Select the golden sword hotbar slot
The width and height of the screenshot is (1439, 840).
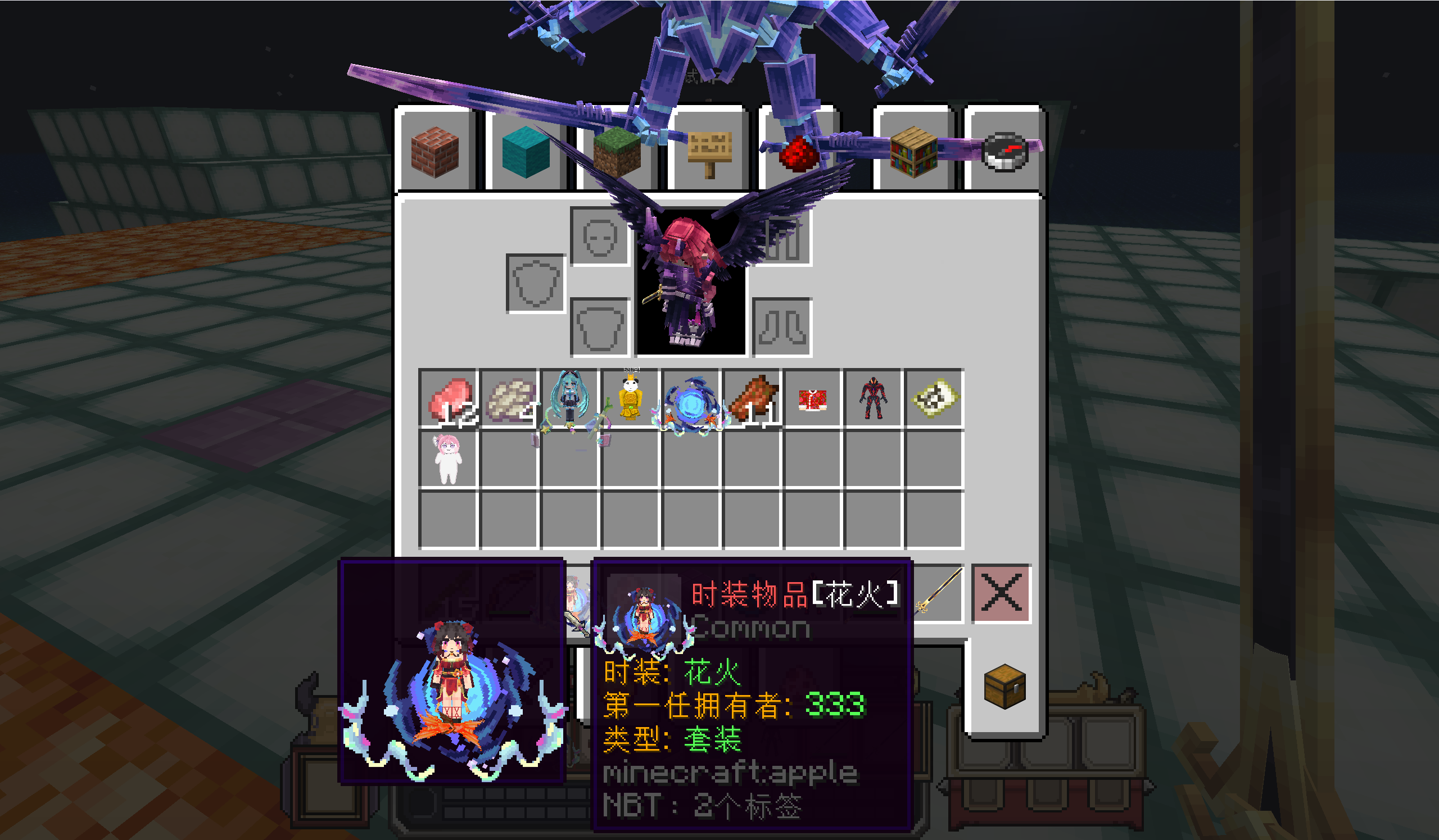pos(939,592)
